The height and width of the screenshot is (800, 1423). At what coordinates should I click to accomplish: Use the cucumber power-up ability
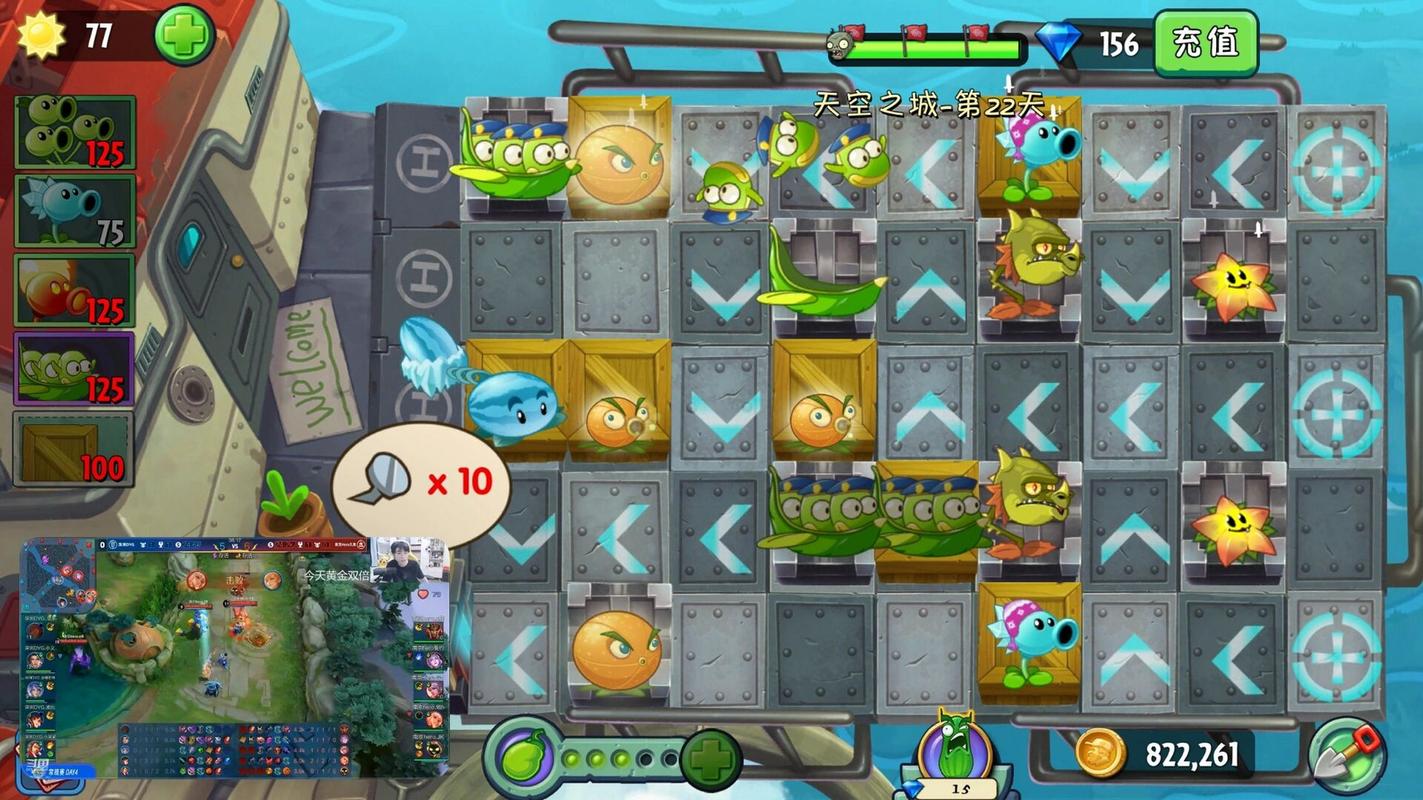[x=954, y=751]
